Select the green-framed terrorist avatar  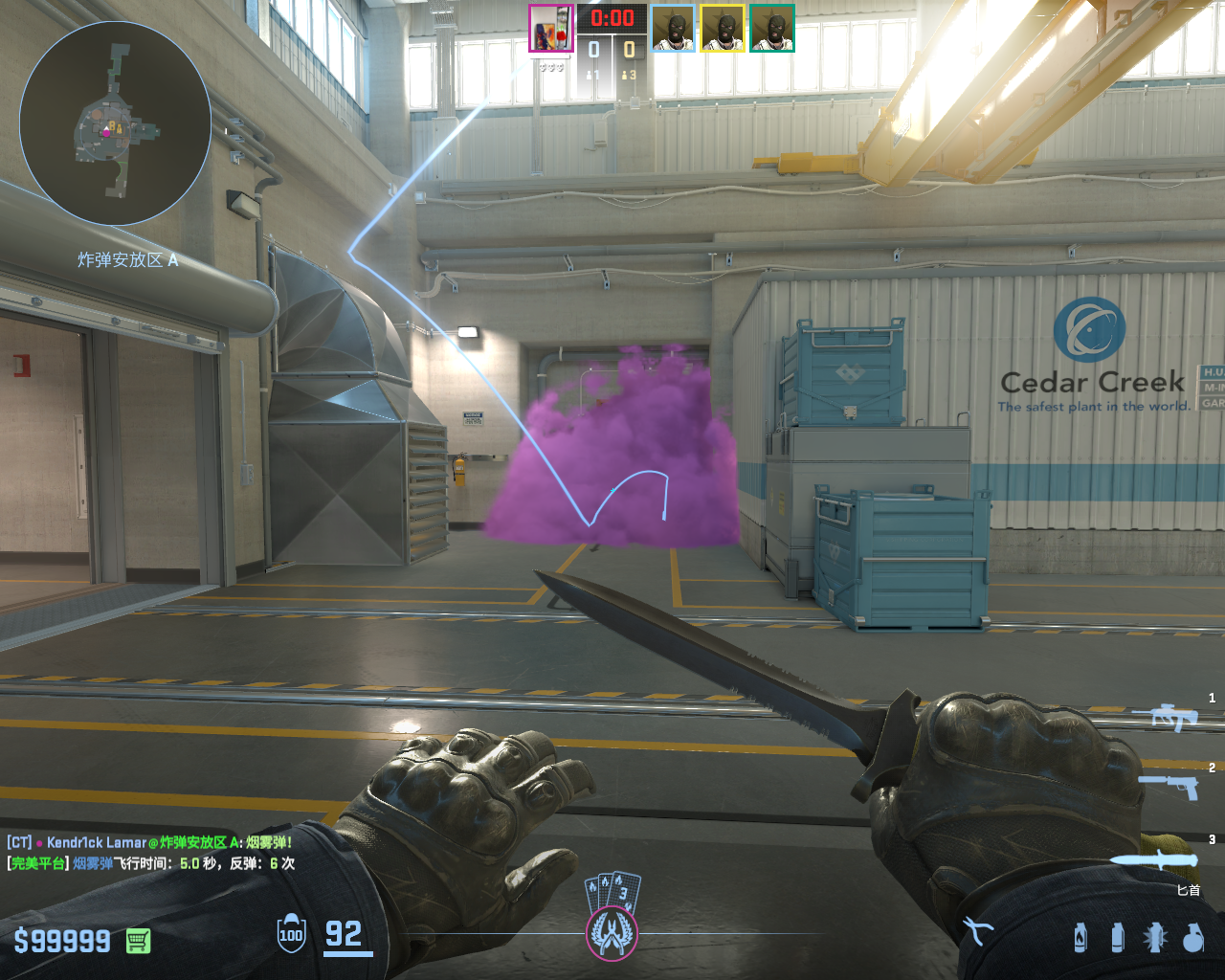771,29
